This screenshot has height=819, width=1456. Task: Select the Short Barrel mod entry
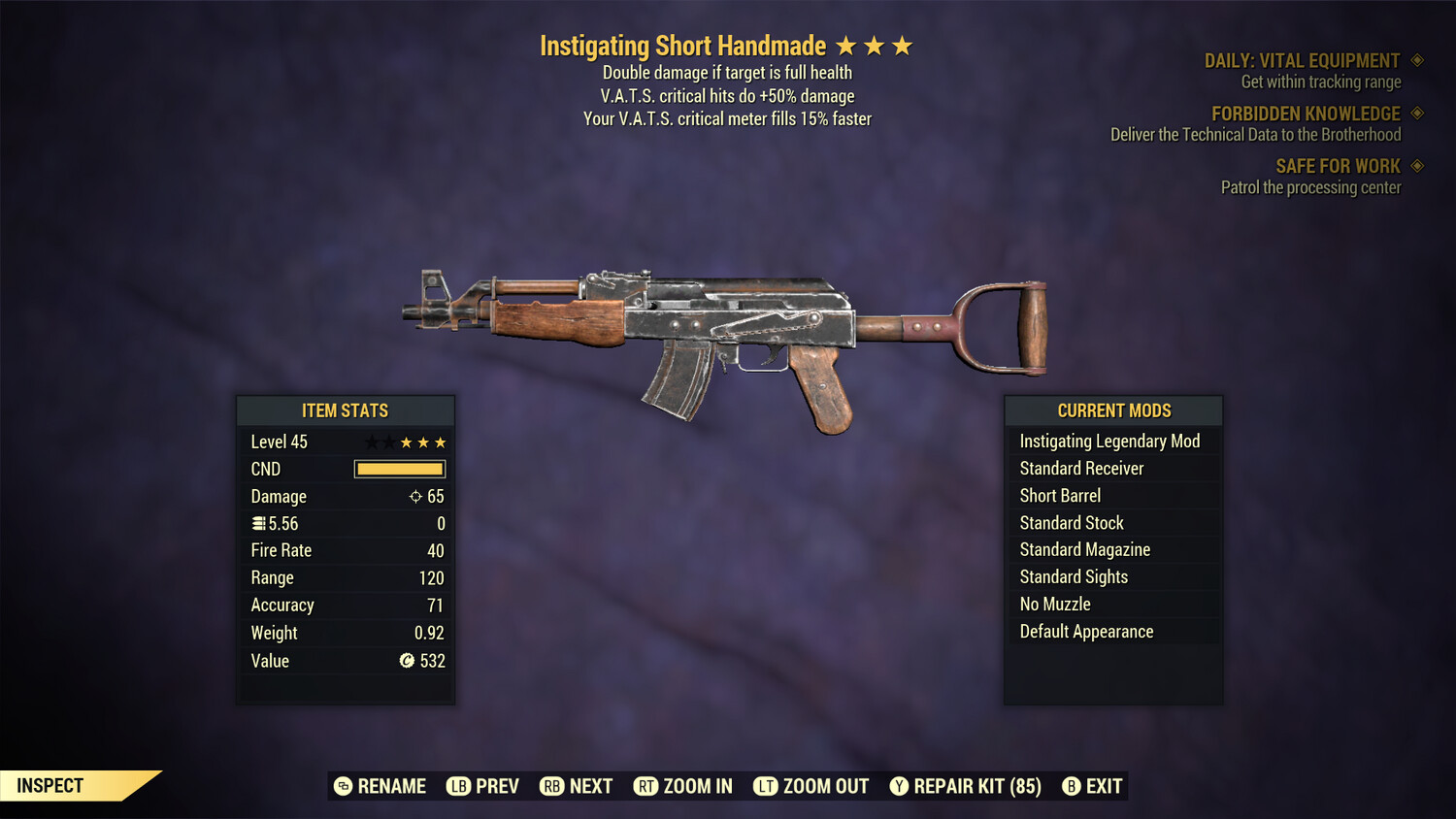(x=1059, y=495)
